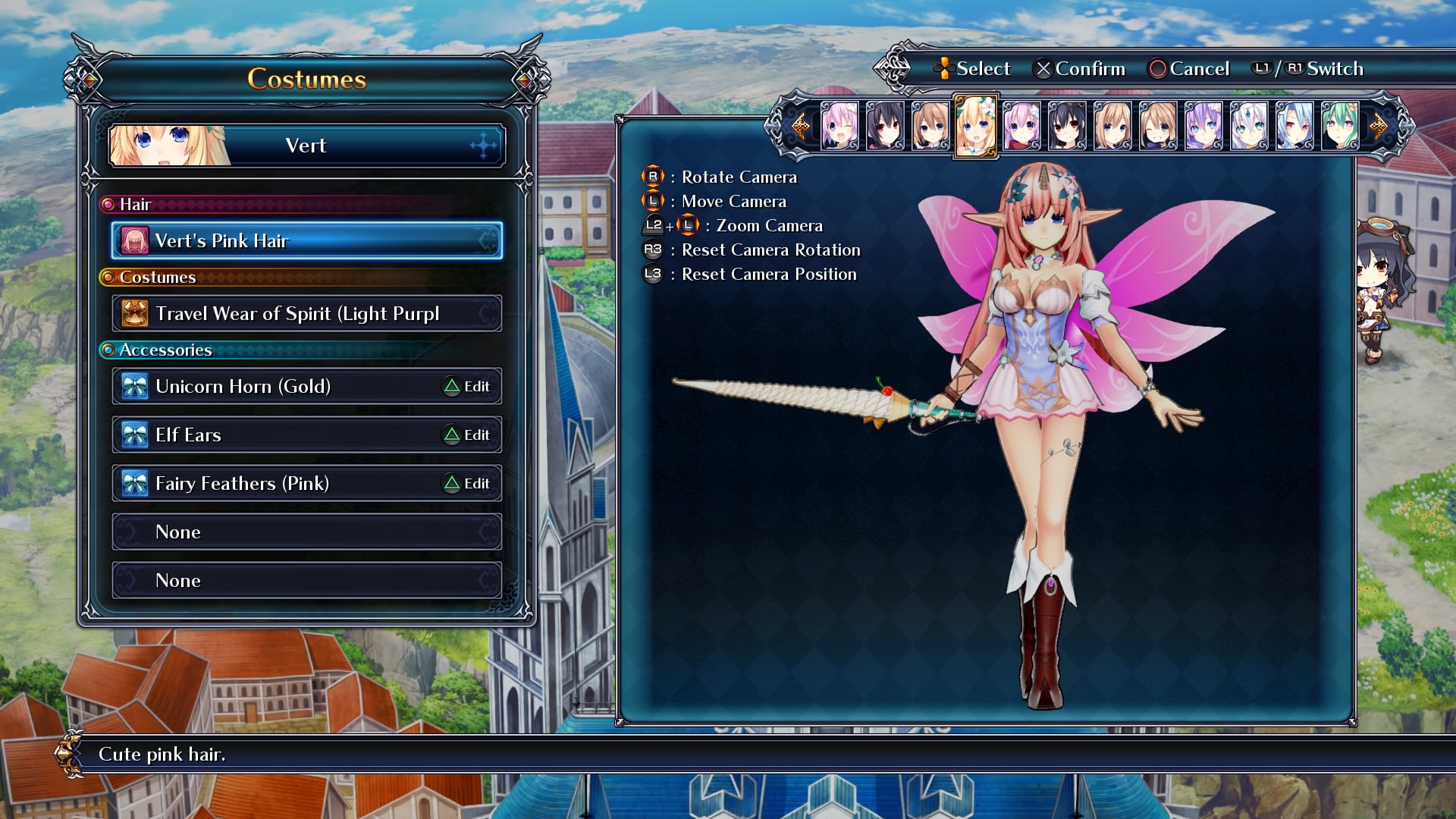Choose the white-haired portrait with forehead gem
Image resolution: width=1456 pixels, height=819 pixels.
[1249, 126]
